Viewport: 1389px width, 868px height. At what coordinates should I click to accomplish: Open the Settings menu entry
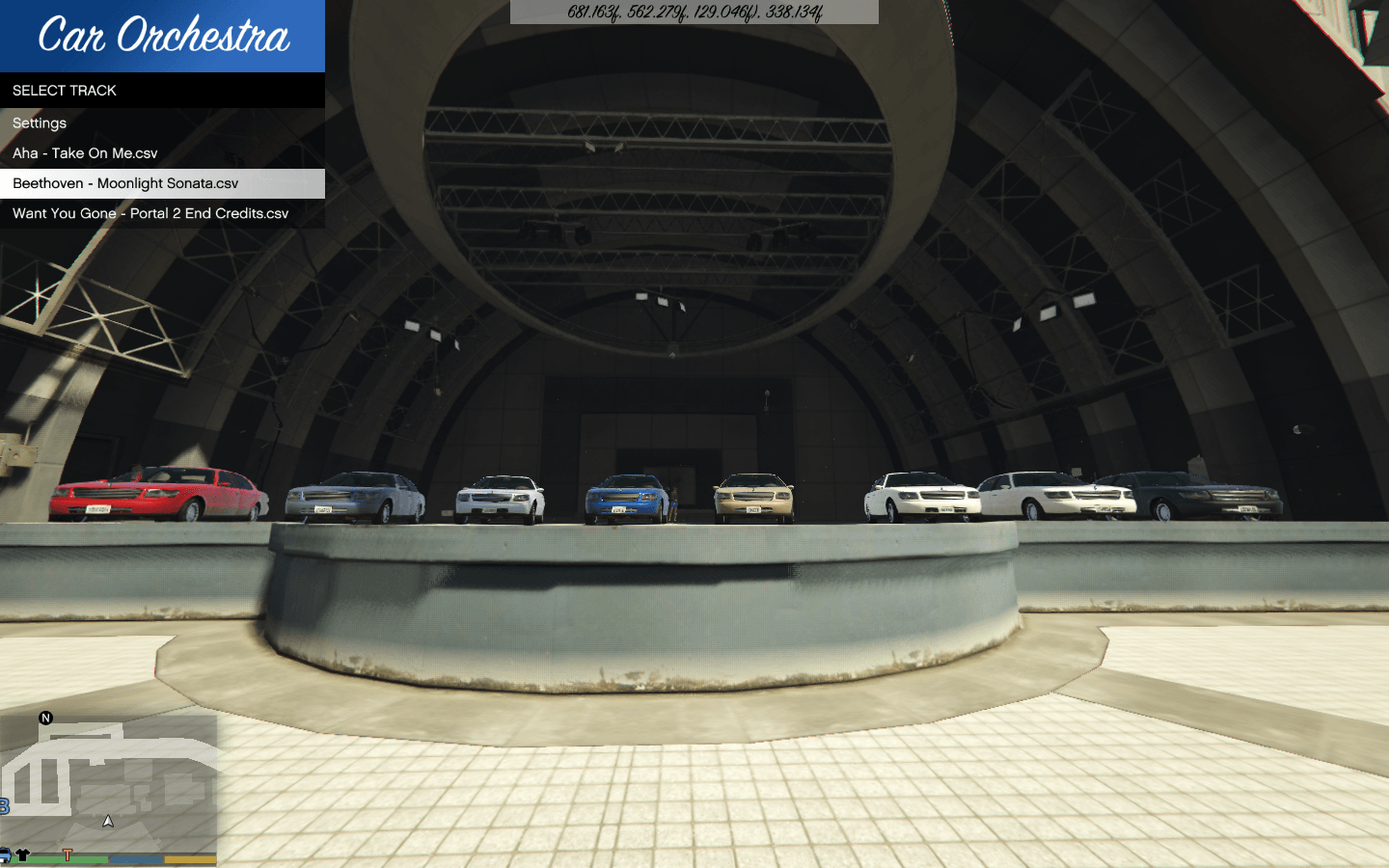[40, 123]
